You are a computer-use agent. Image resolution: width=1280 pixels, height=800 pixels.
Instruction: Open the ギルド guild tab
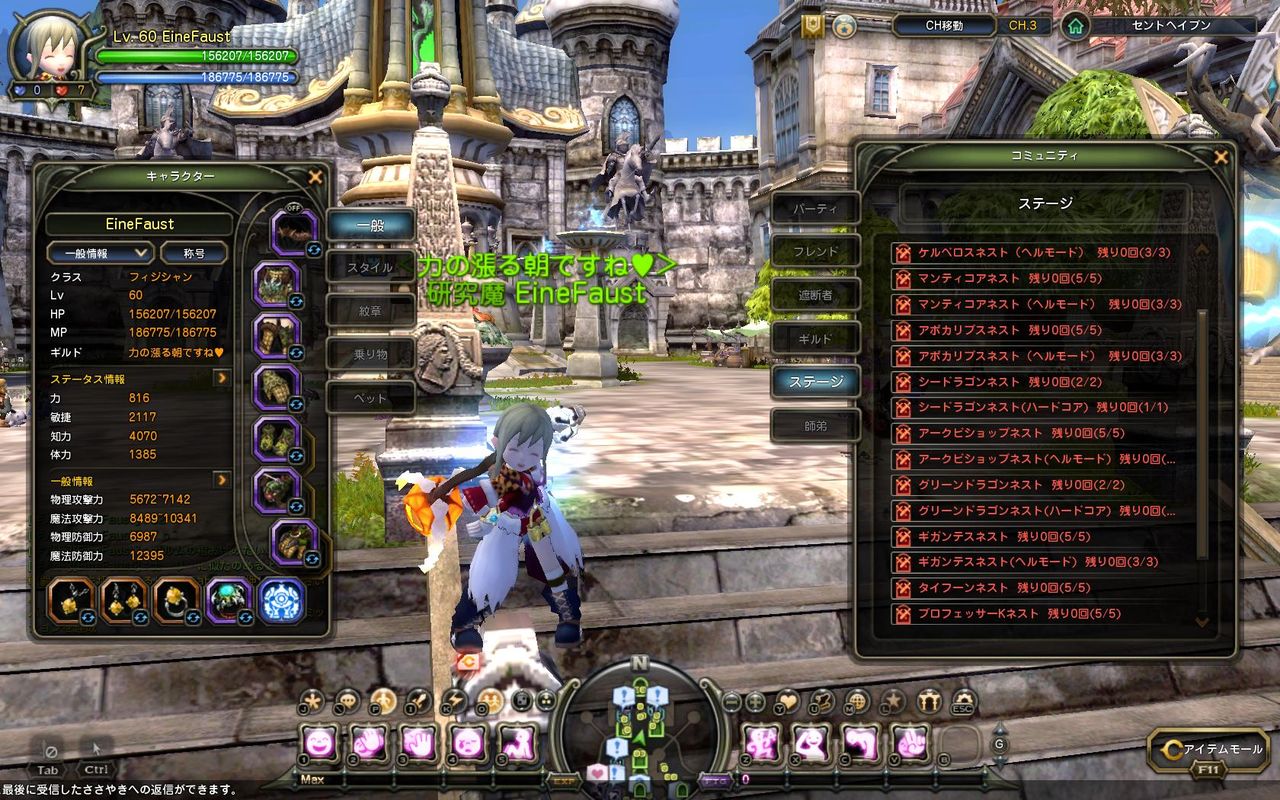pyautogui.click(x=815, y=339)
